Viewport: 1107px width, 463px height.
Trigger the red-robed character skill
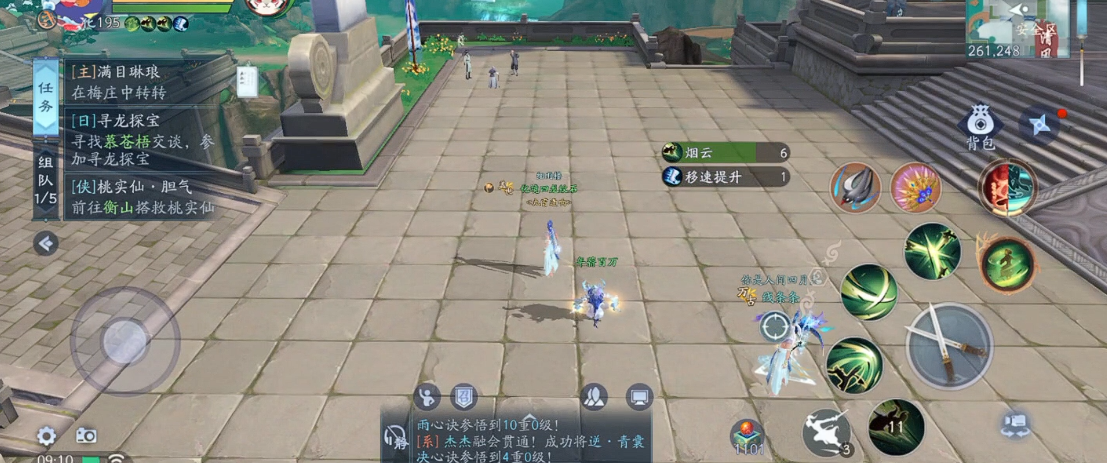pyautogui.click(x=1007, y=187)
